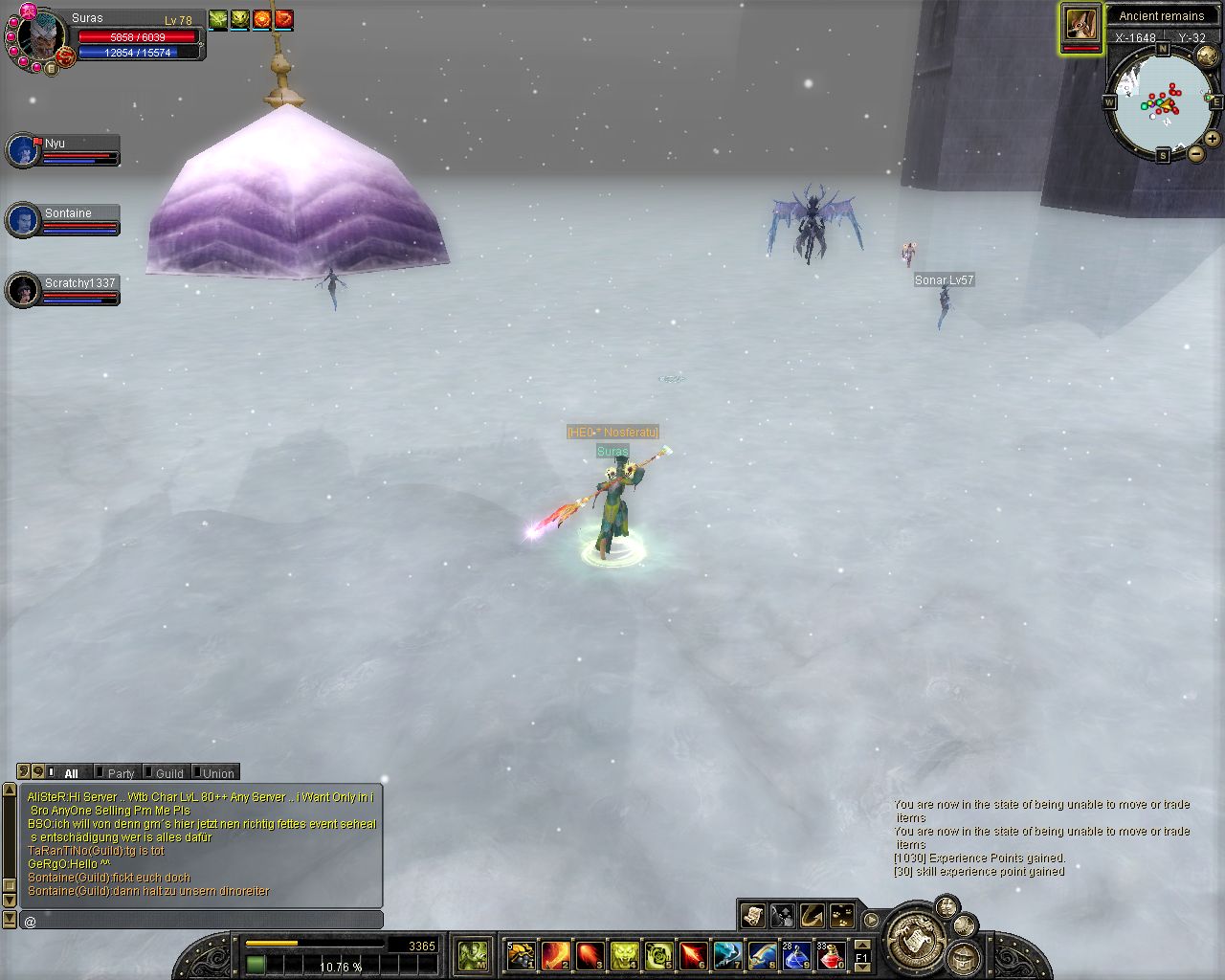The height and width of the screenshot is (980, 1225).
Task: Switch to the Party chat tab
Action: click(x=120, y=773)
